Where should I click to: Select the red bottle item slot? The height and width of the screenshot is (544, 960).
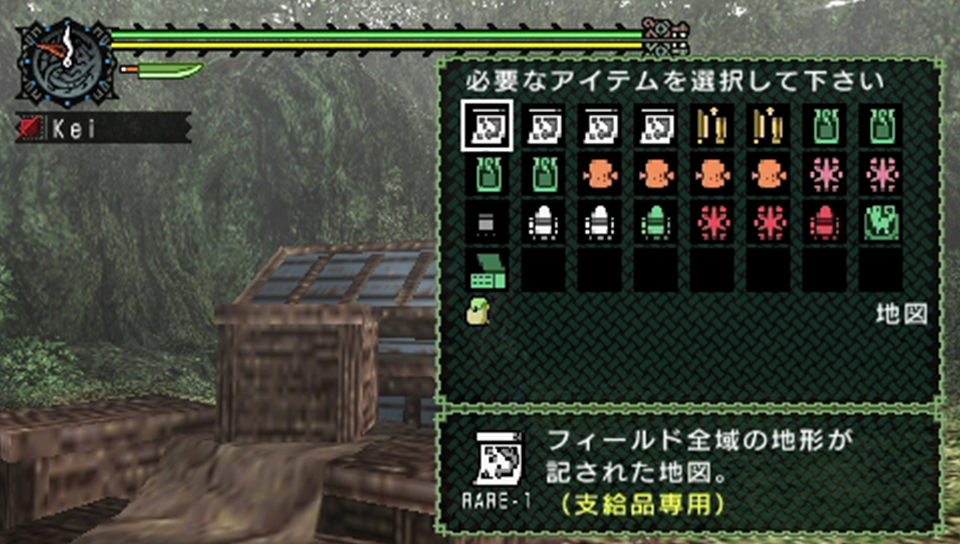pyautogui.click(x=825, y=222)
